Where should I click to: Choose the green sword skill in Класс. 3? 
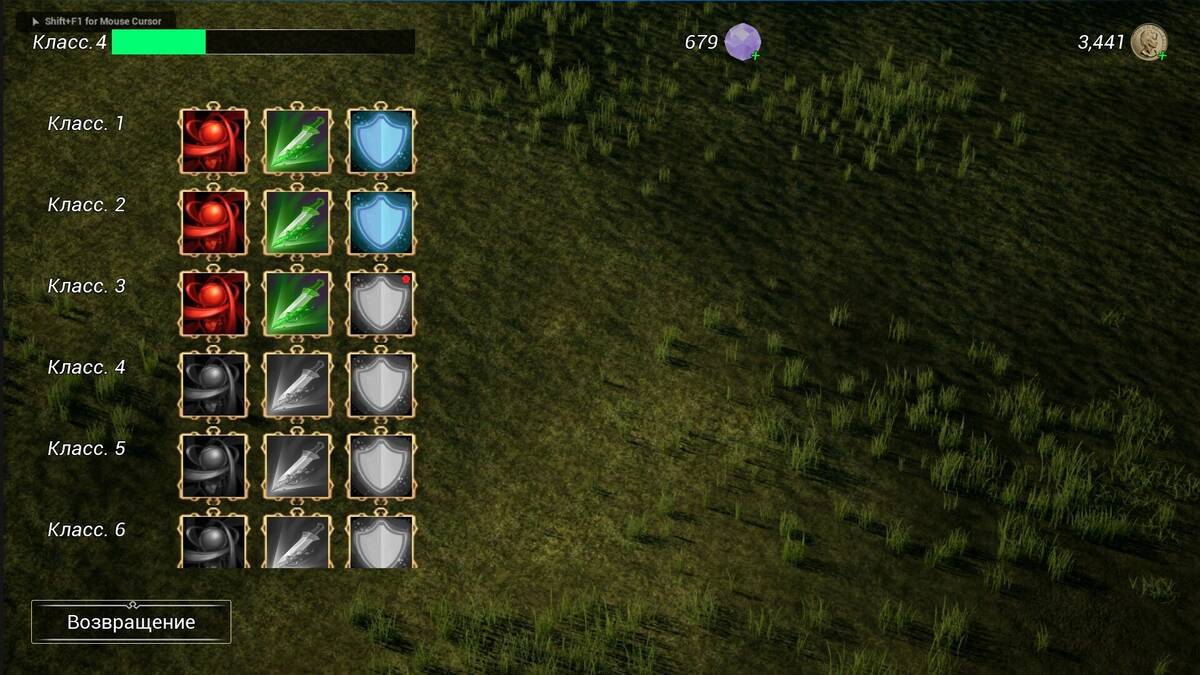(297, 304)
